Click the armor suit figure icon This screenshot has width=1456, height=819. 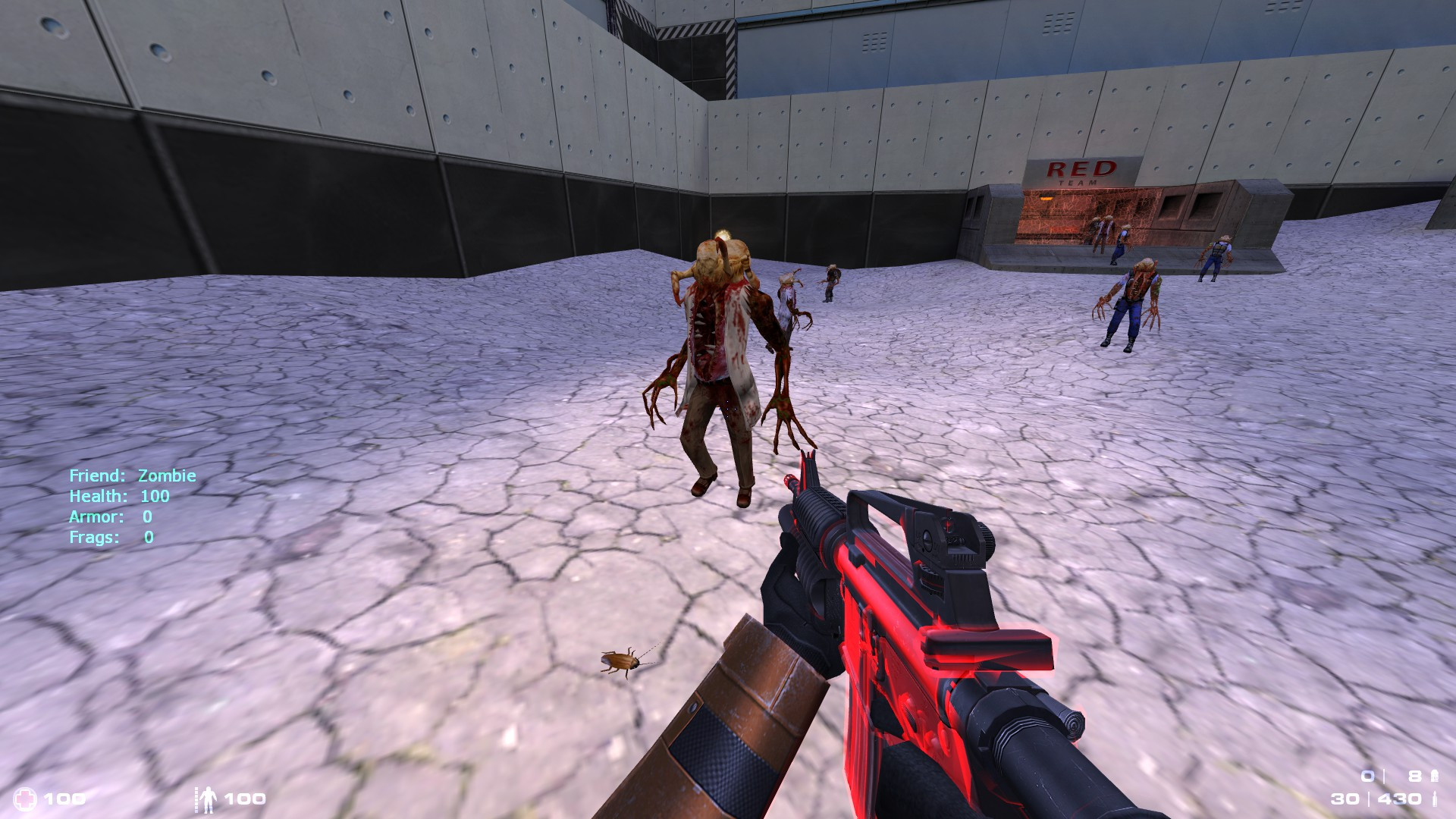point(207,798)
